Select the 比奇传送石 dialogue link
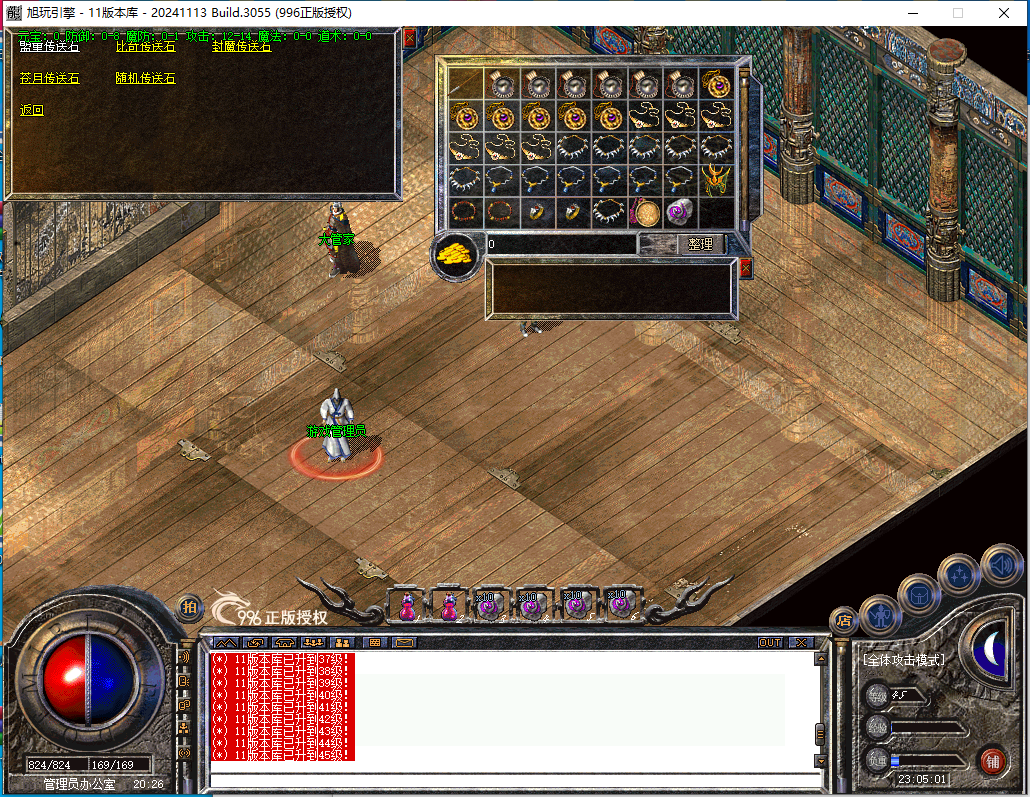Screen dimensions: 1030x797 (x=145, y=46)
